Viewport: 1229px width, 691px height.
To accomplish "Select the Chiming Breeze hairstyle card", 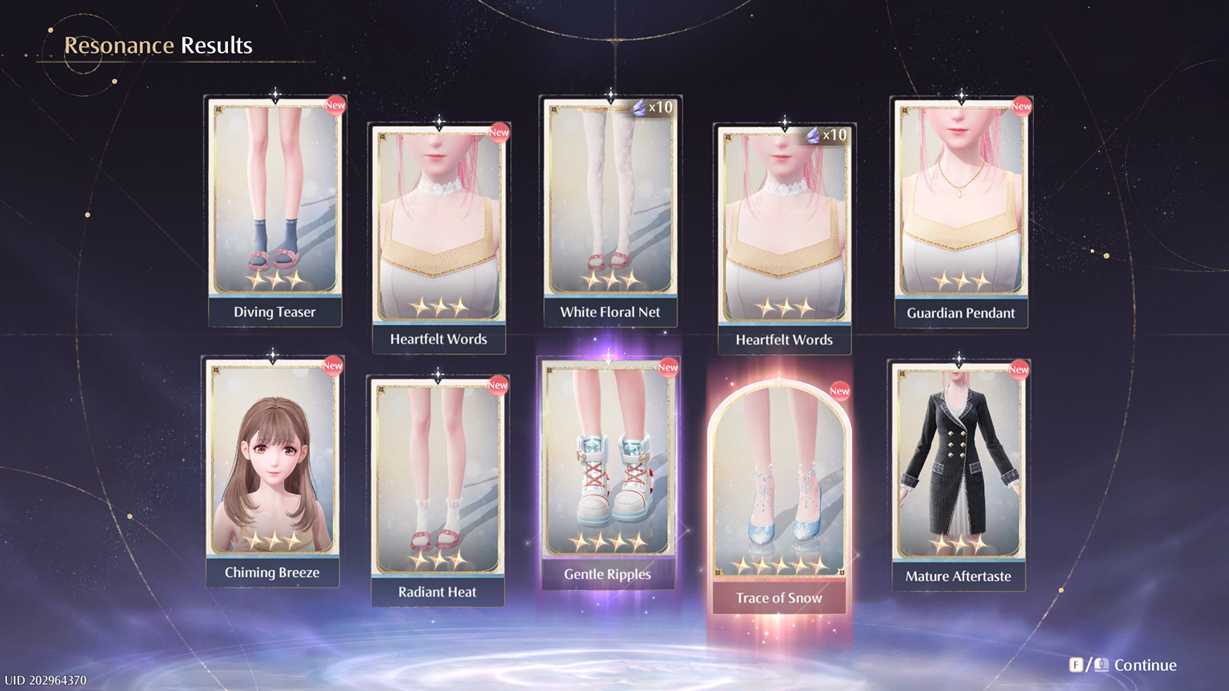I will 272,470.
